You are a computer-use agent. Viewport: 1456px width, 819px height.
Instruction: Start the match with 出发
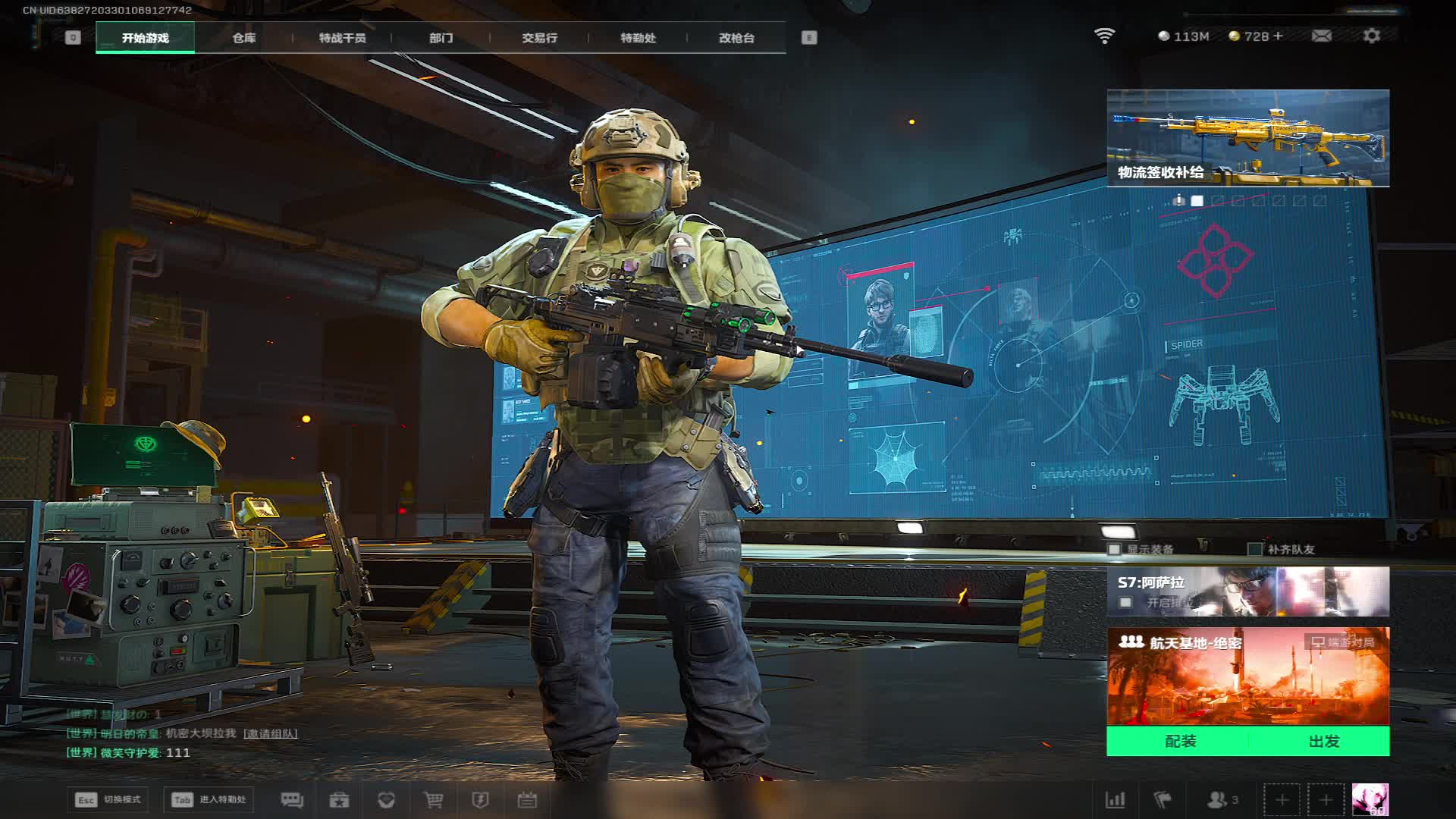pos(1323,741)
